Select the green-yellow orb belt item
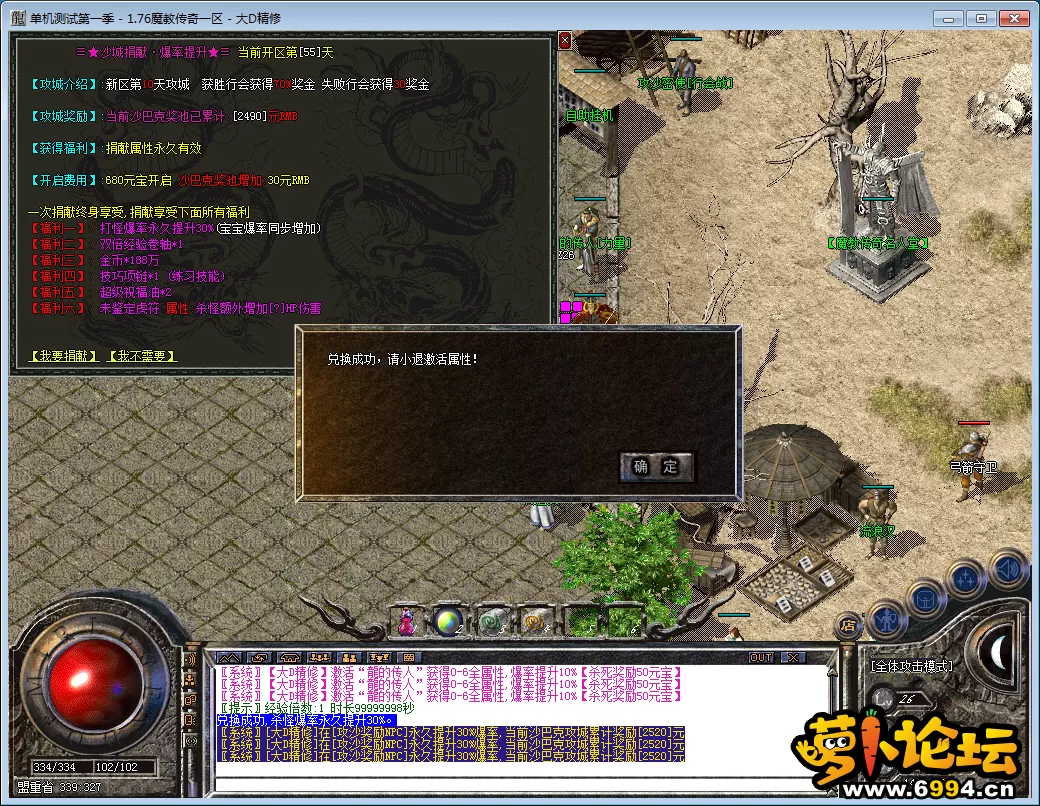1040x806 pixels. click(x=447, y=621)
